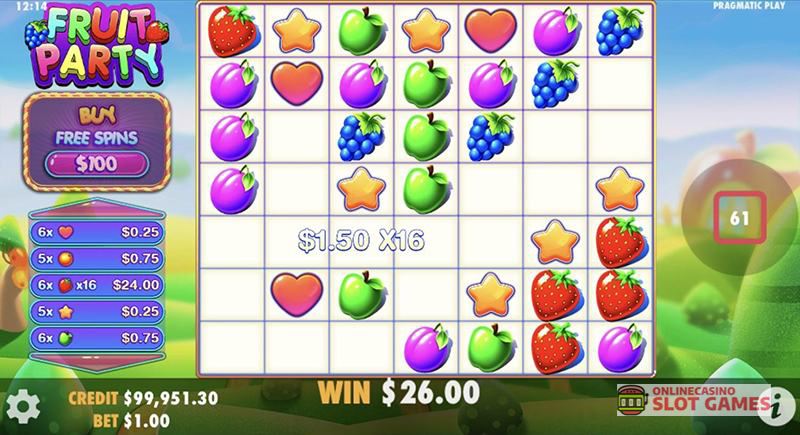
Task: Buy free spins for $100
Action: [x=97, y=163]
